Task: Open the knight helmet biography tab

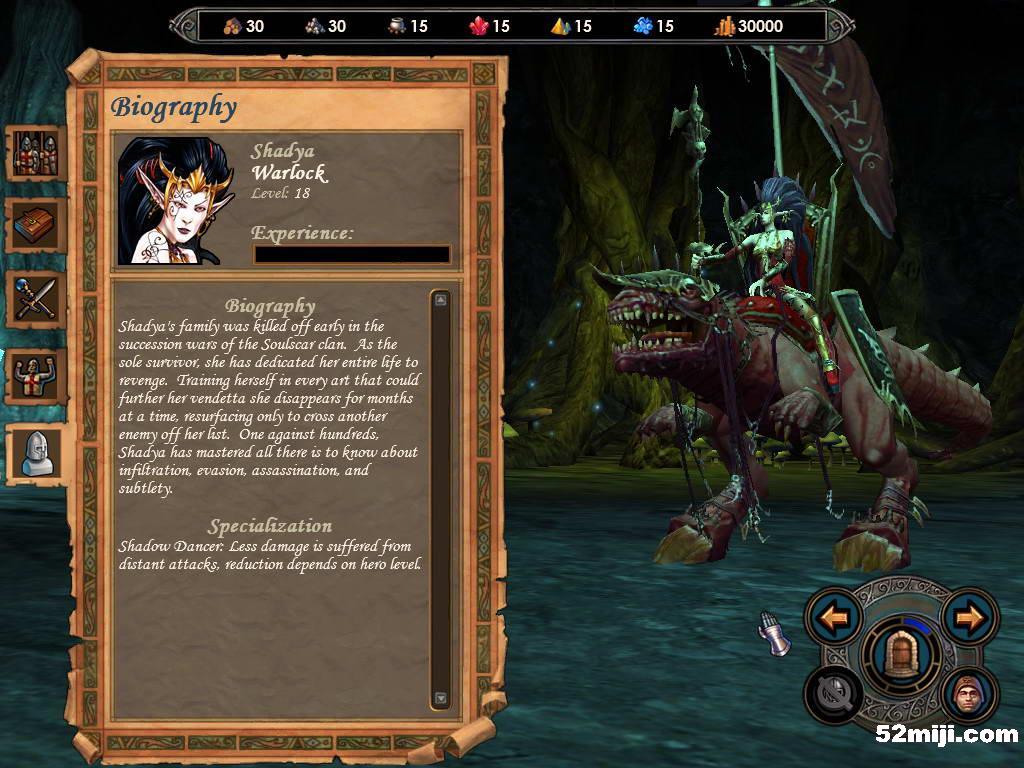Action: coord(38,453)
